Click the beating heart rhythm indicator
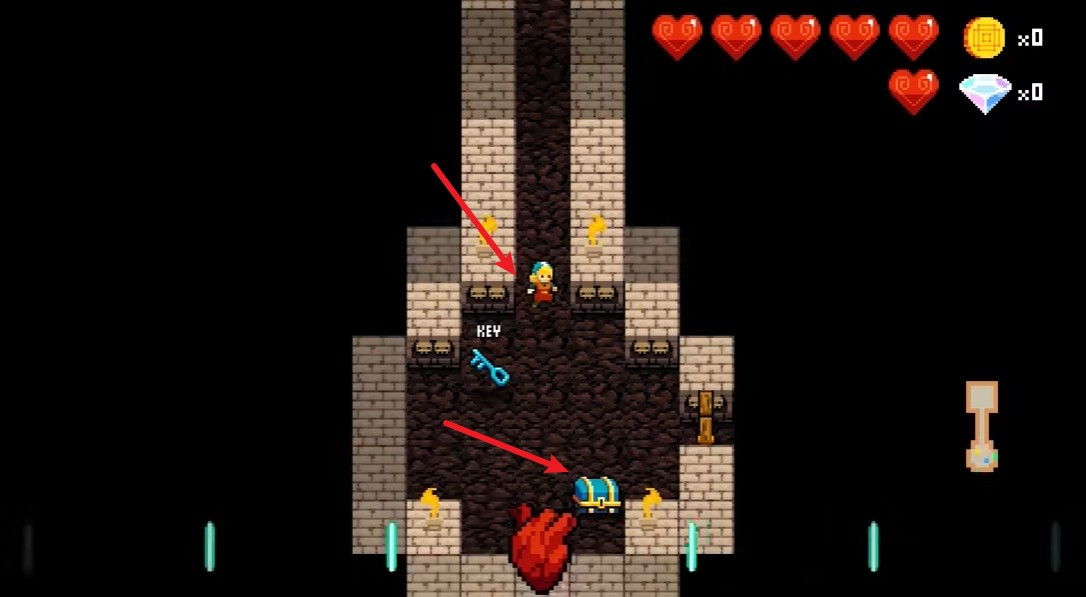 (x=542, y=549)
